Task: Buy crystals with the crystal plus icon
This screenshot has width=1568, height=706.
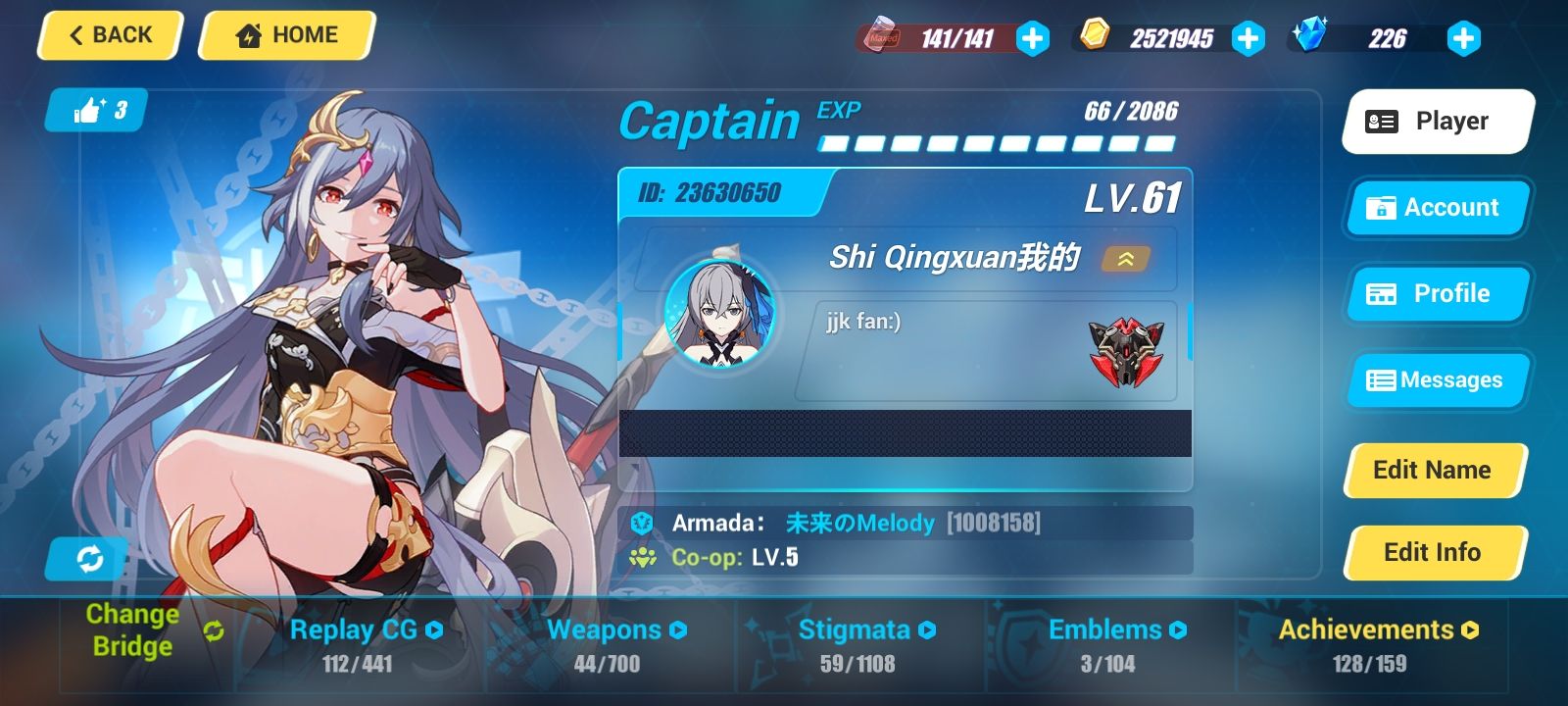Action: [1463, 39]
